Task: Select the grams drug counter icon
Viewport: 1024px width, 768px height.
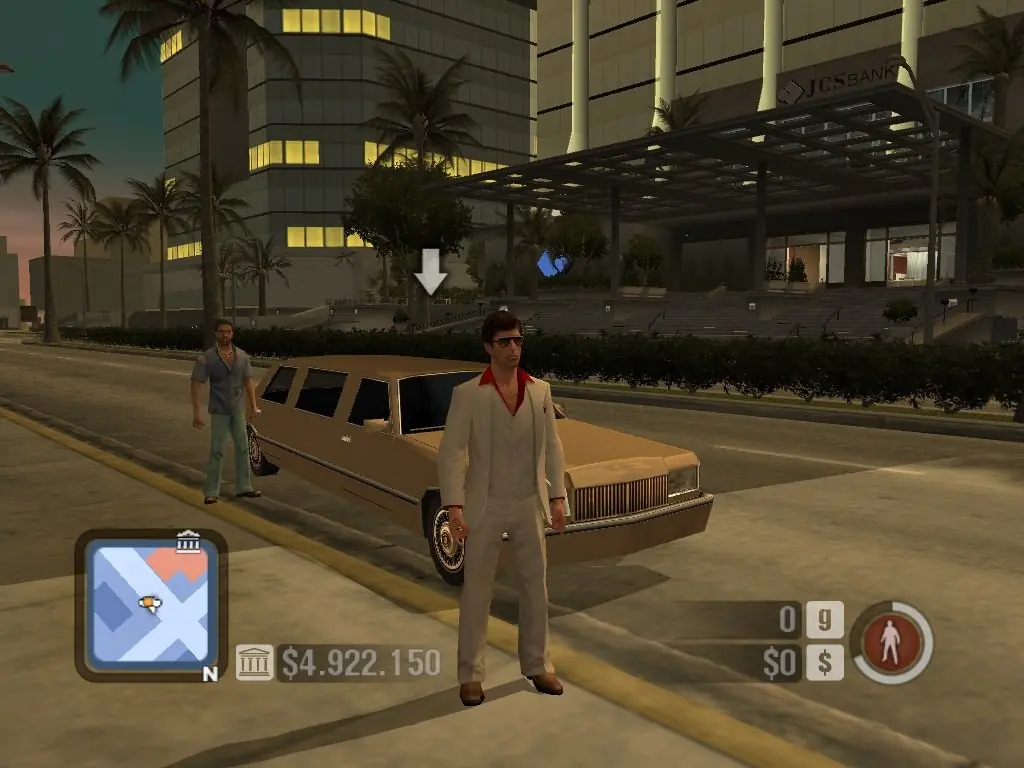Action: [824, 620]
